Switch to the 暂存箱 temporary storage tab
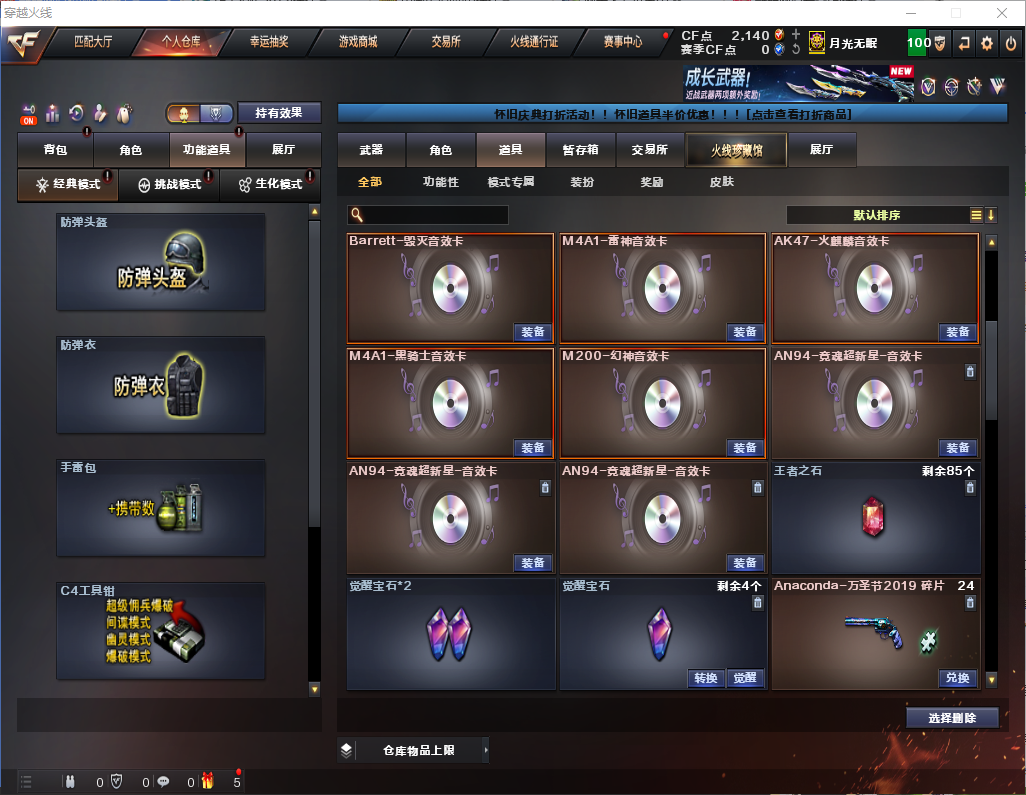 (580, 150)
